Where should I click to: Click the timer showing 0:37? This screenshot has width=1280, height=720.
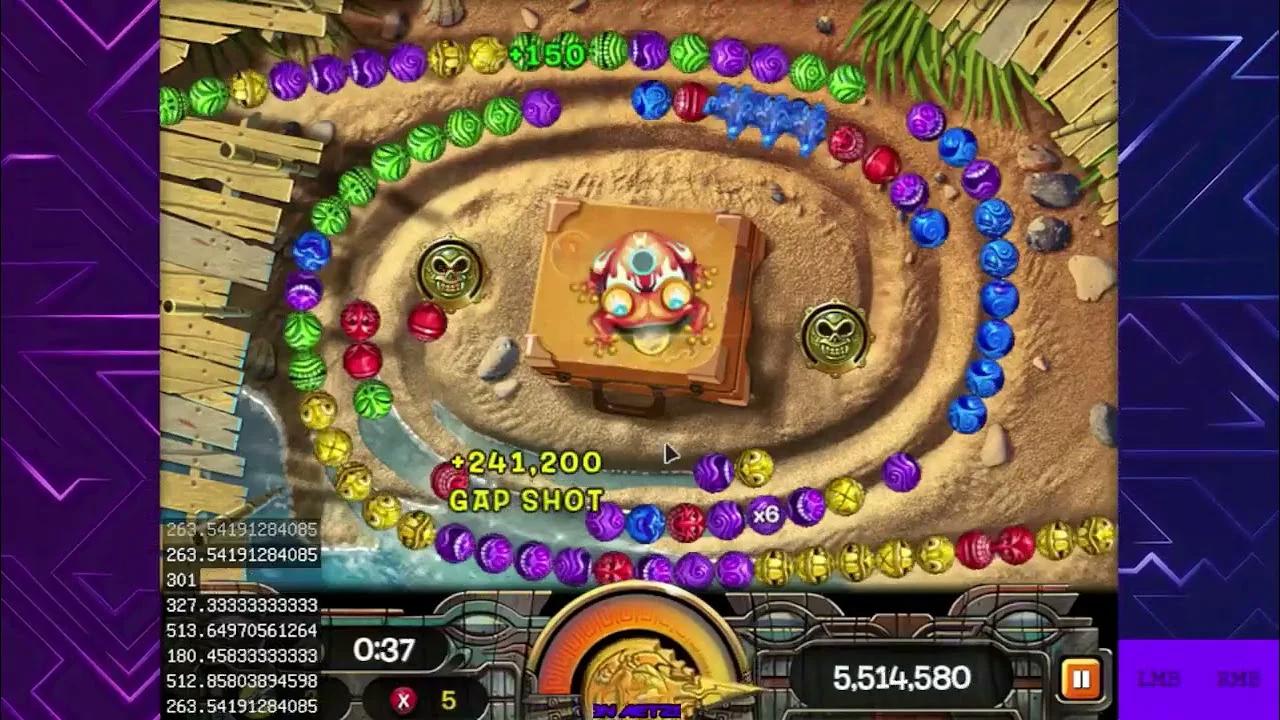pos(383,650)
